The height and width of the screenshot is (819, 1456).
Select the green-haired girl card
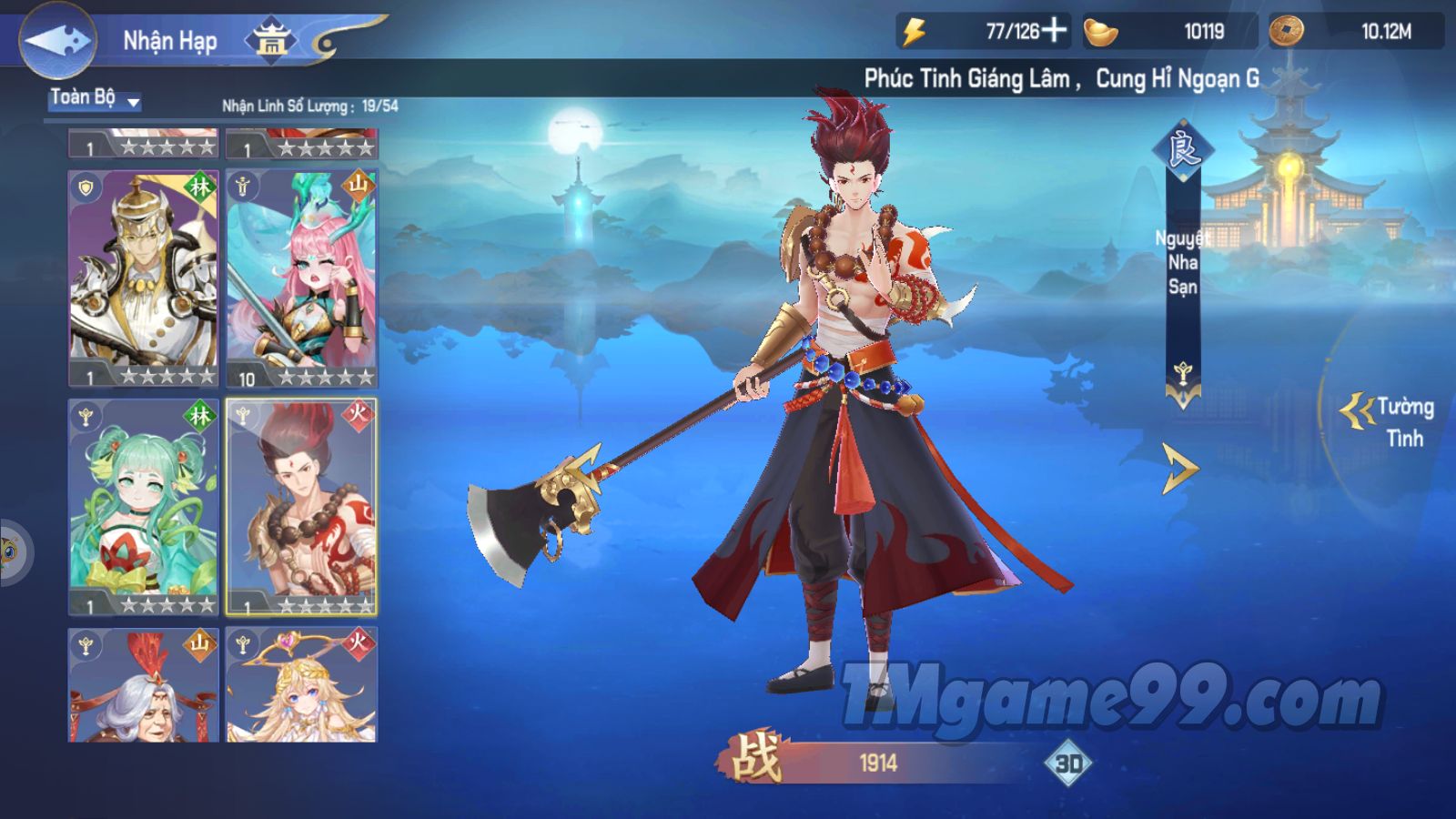tap(144, 506)
